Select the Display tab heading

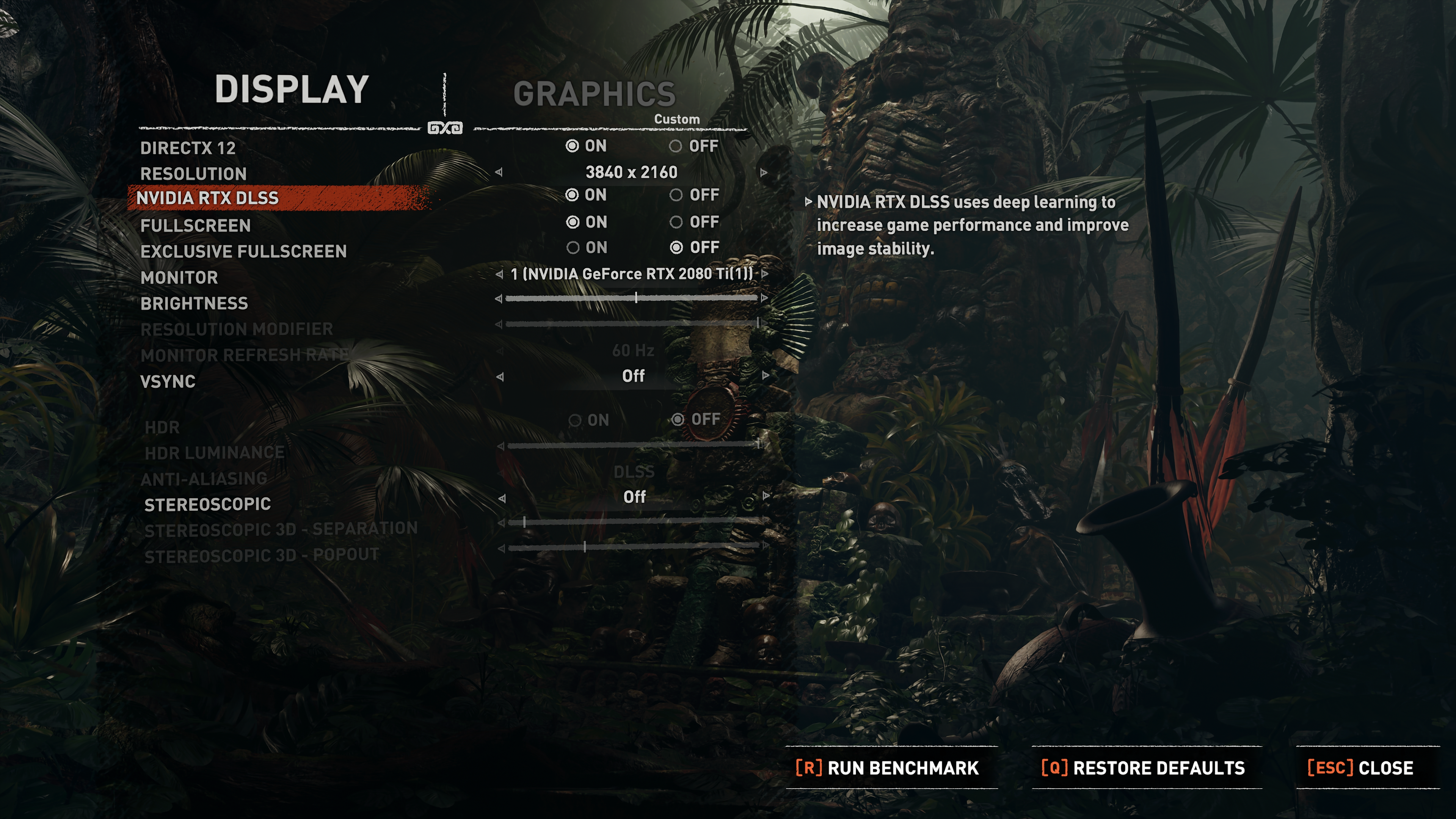click(292, 89)
